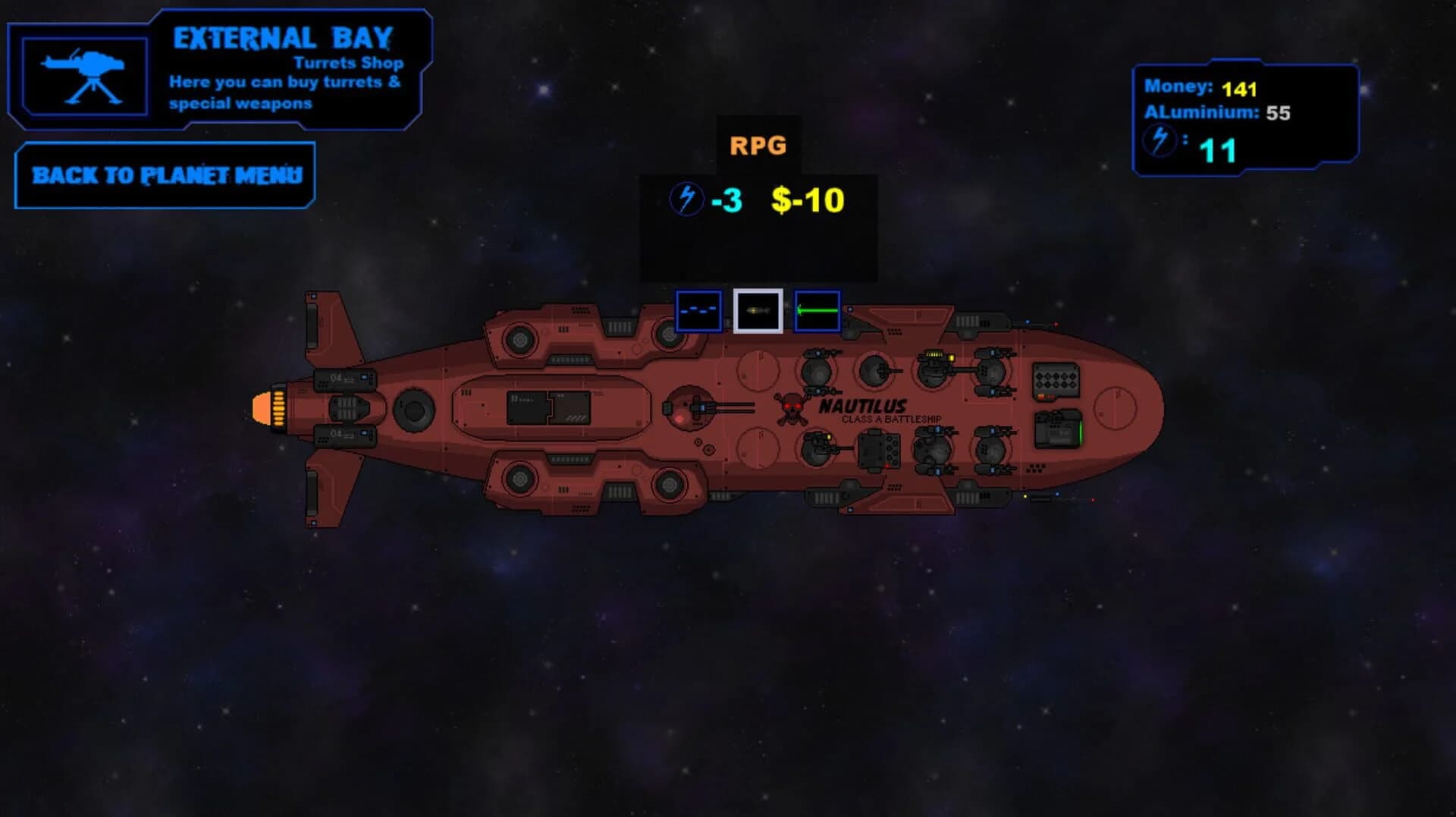Open the Turrets Shop section label

coord(349,64)
